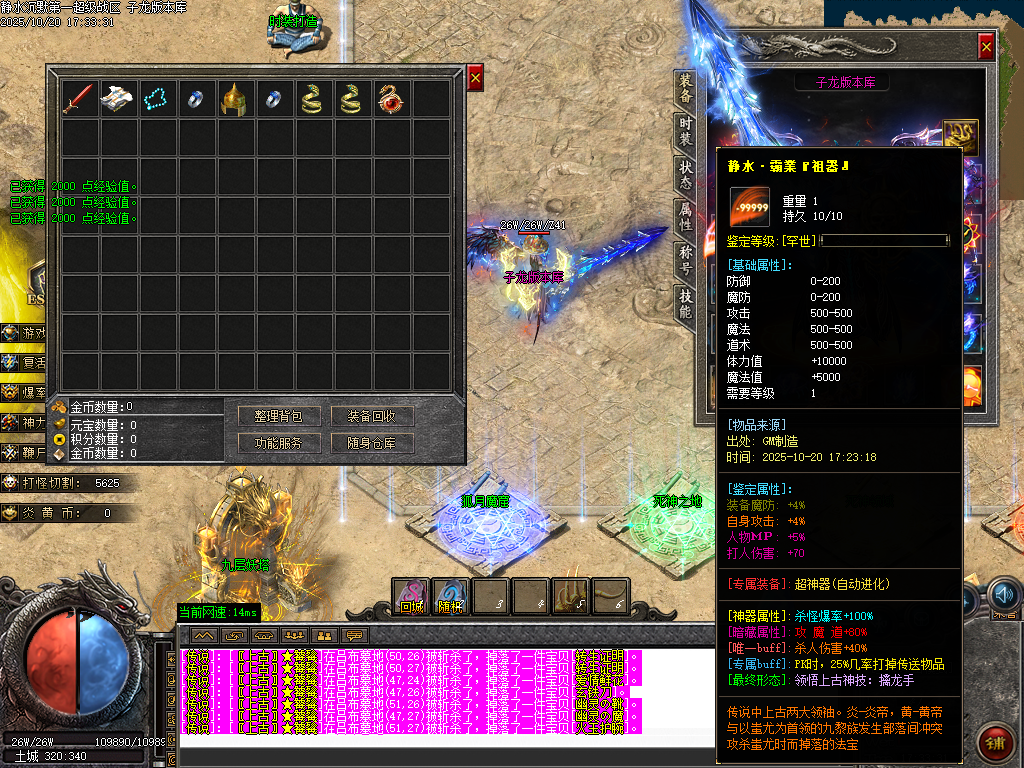The height and width of the screenshot is (768, 1024).
Task: Show the 称号 titles tab
Action: [x=685, y=262]
